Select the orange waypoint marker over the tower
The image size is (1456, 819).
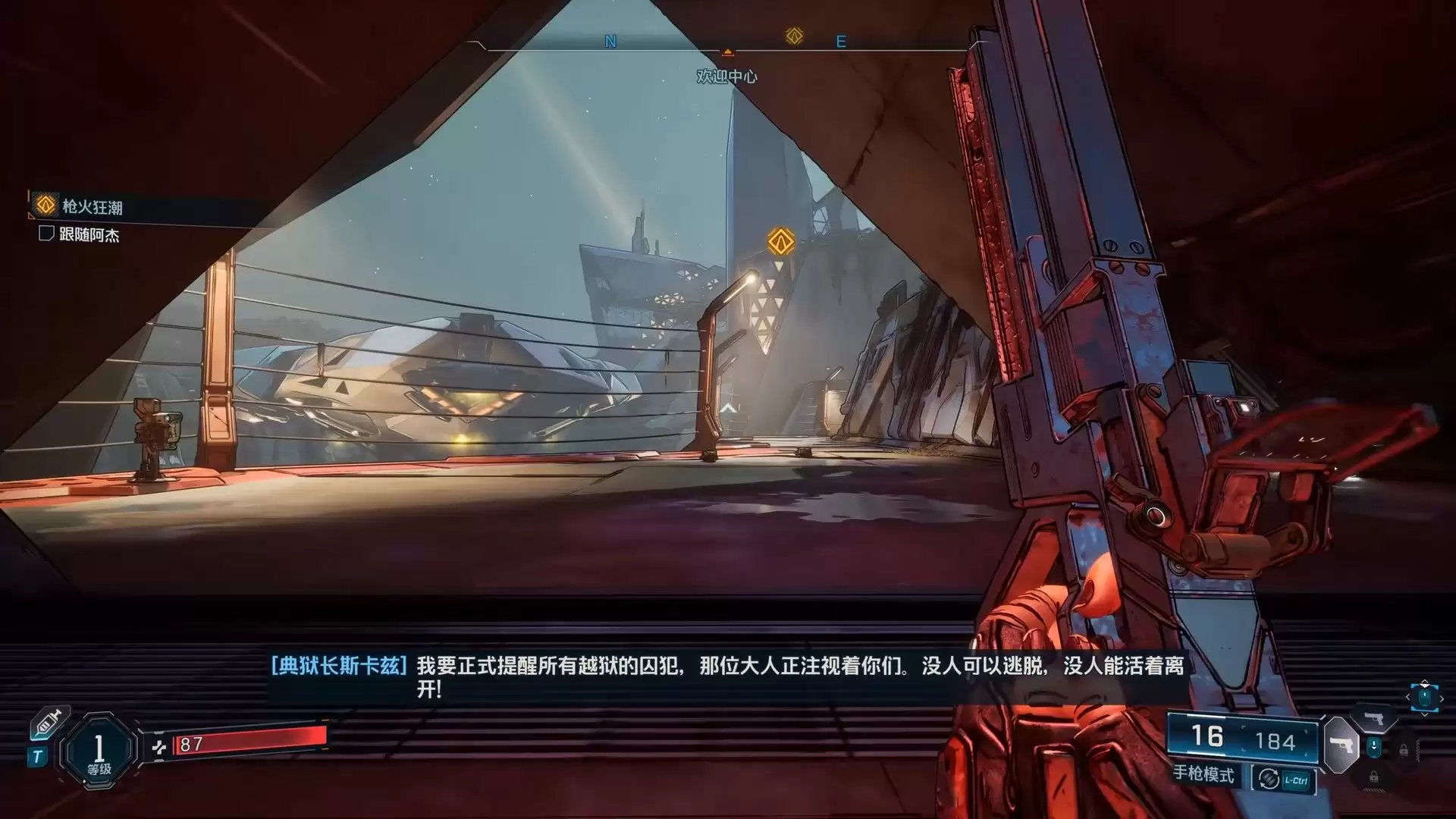(780, 242)
